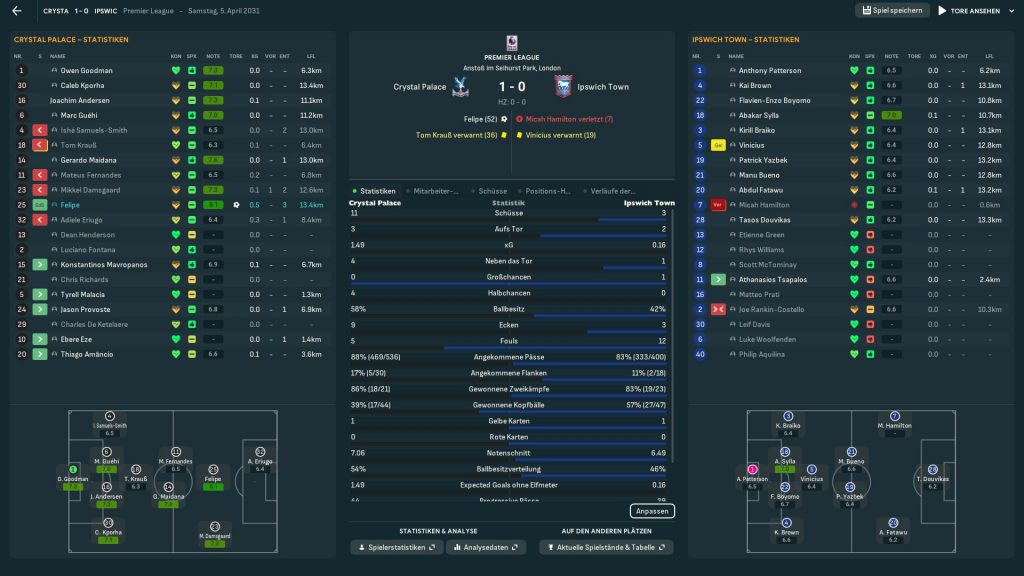Open Aktuelle Spielstände & Tabelle
The height and width of the screenshot is (576, 1024).
(606, 547)
